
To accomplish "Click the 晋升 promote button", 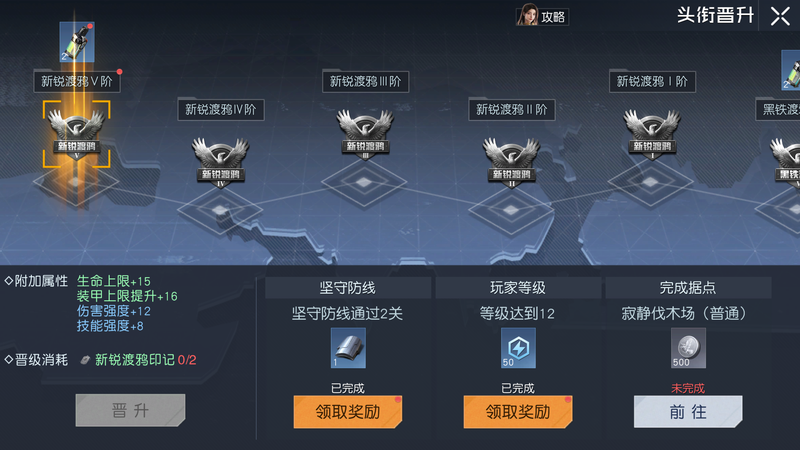I will click(130, 411).
